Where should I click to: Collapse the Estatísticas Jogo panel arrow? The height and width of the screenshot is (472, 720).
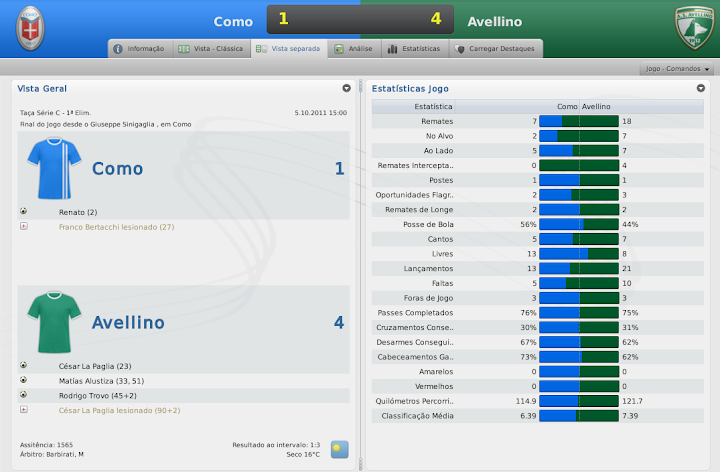pyautogui.click(x=701, y=88)
